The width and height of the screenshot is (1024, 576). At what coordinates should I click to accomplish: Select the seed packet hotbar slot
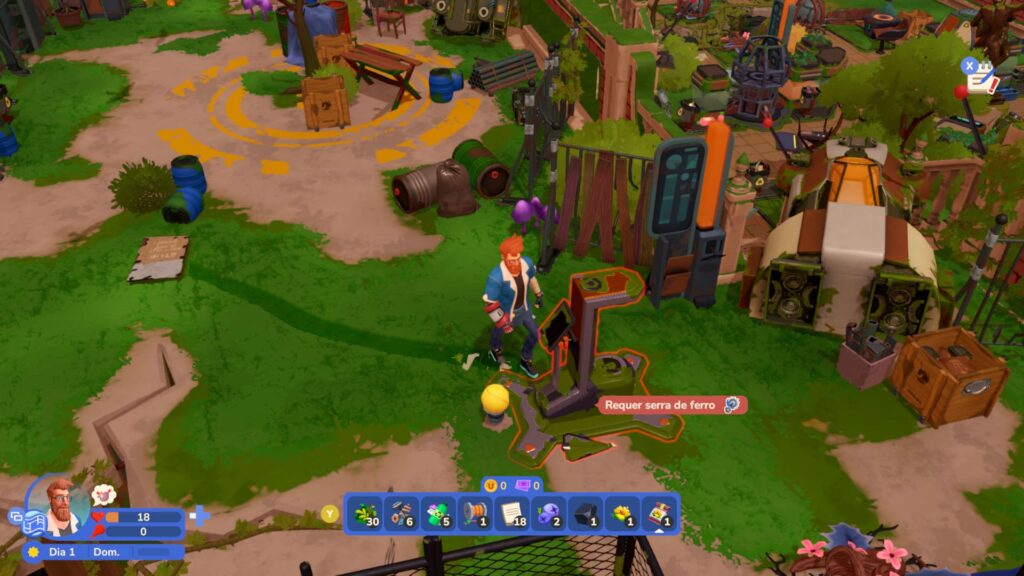(x=659, y=514)
